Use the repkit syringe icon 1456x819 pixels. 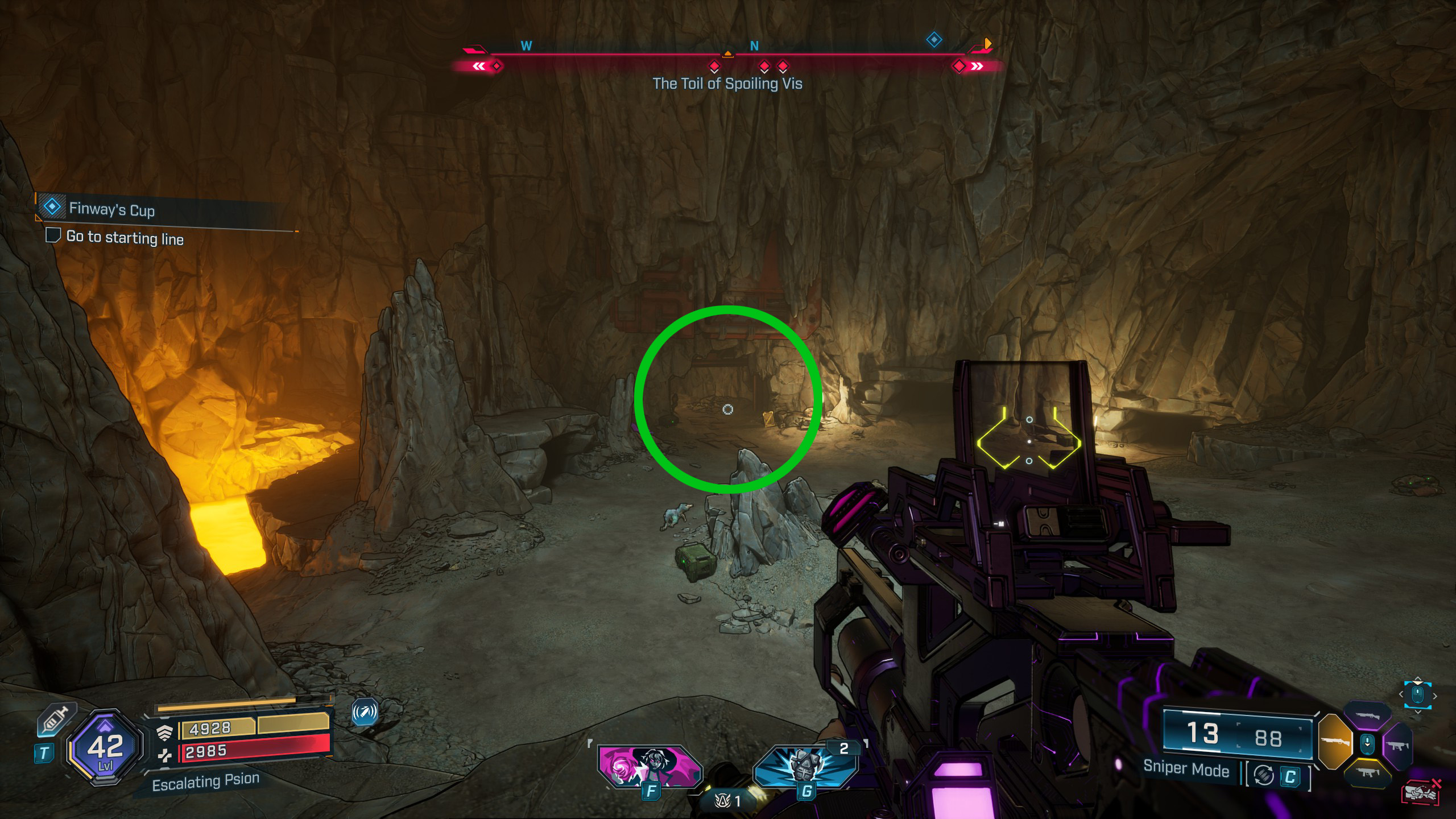53,720
